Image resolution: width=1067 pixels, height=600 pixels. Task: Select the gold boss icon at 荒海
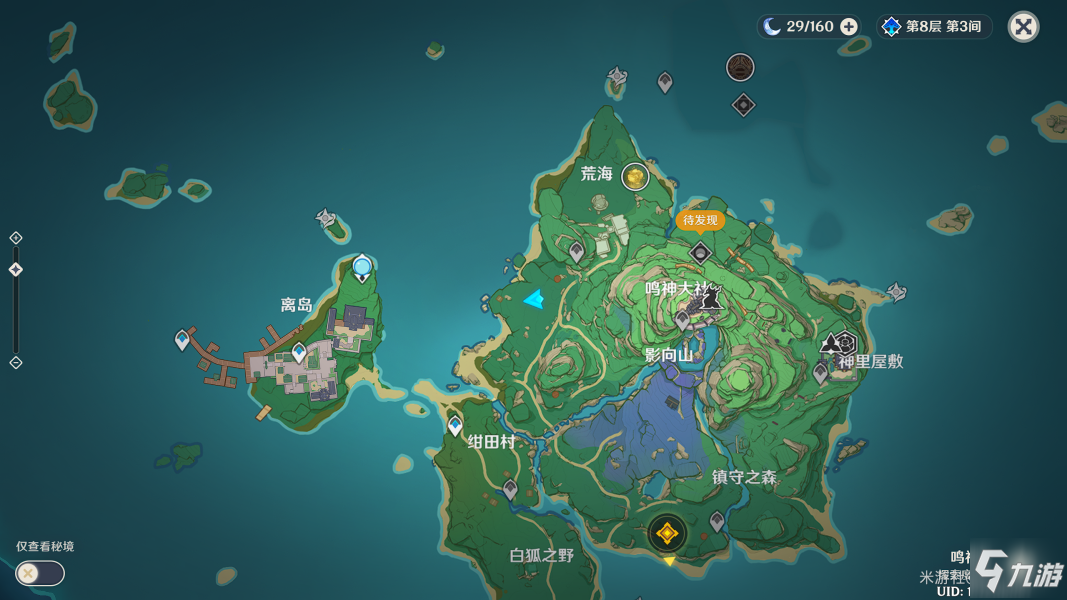[x=635, y=177]
